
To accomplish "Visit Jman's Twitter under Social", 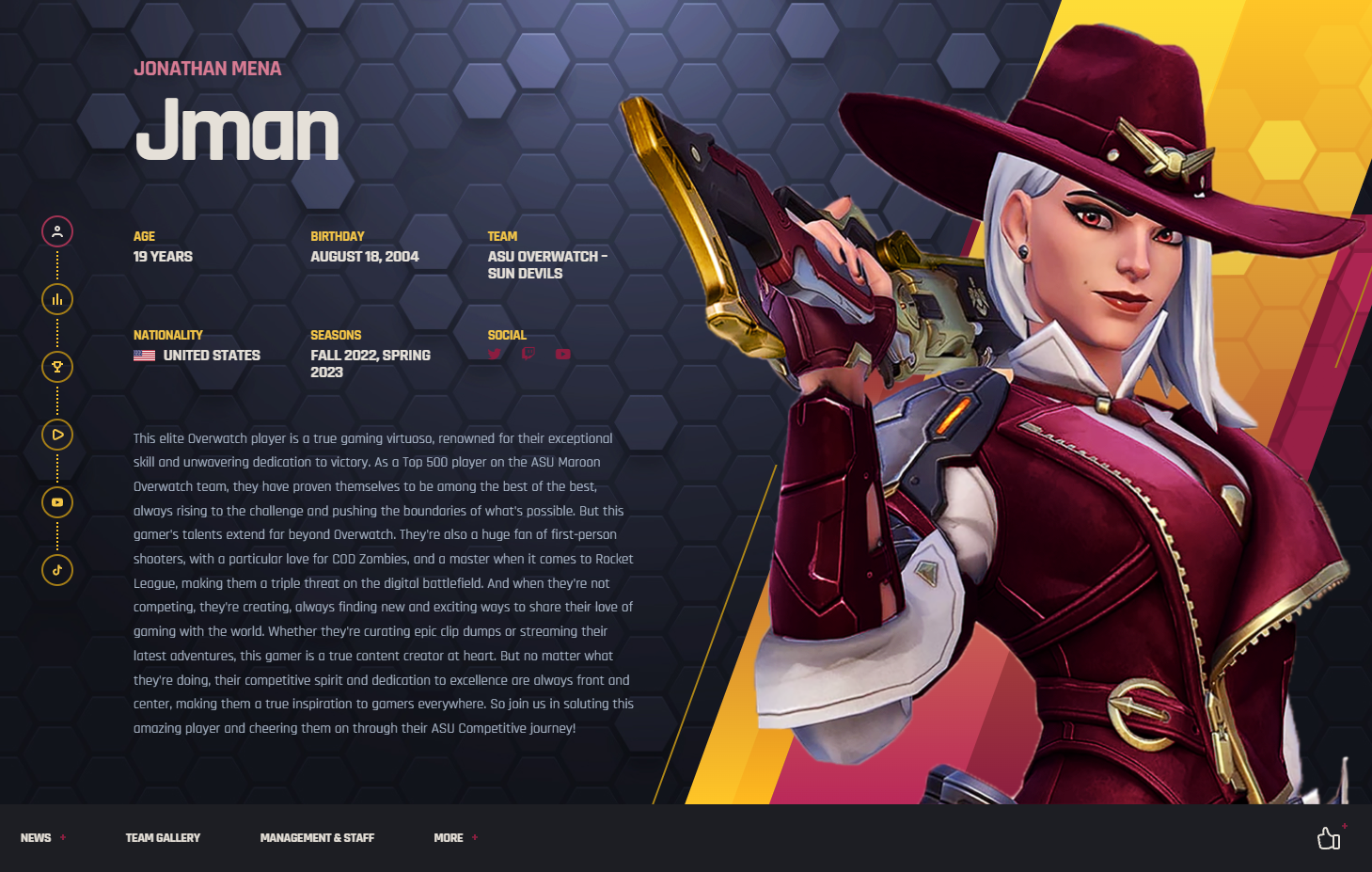I will click(x=495, y=355).
